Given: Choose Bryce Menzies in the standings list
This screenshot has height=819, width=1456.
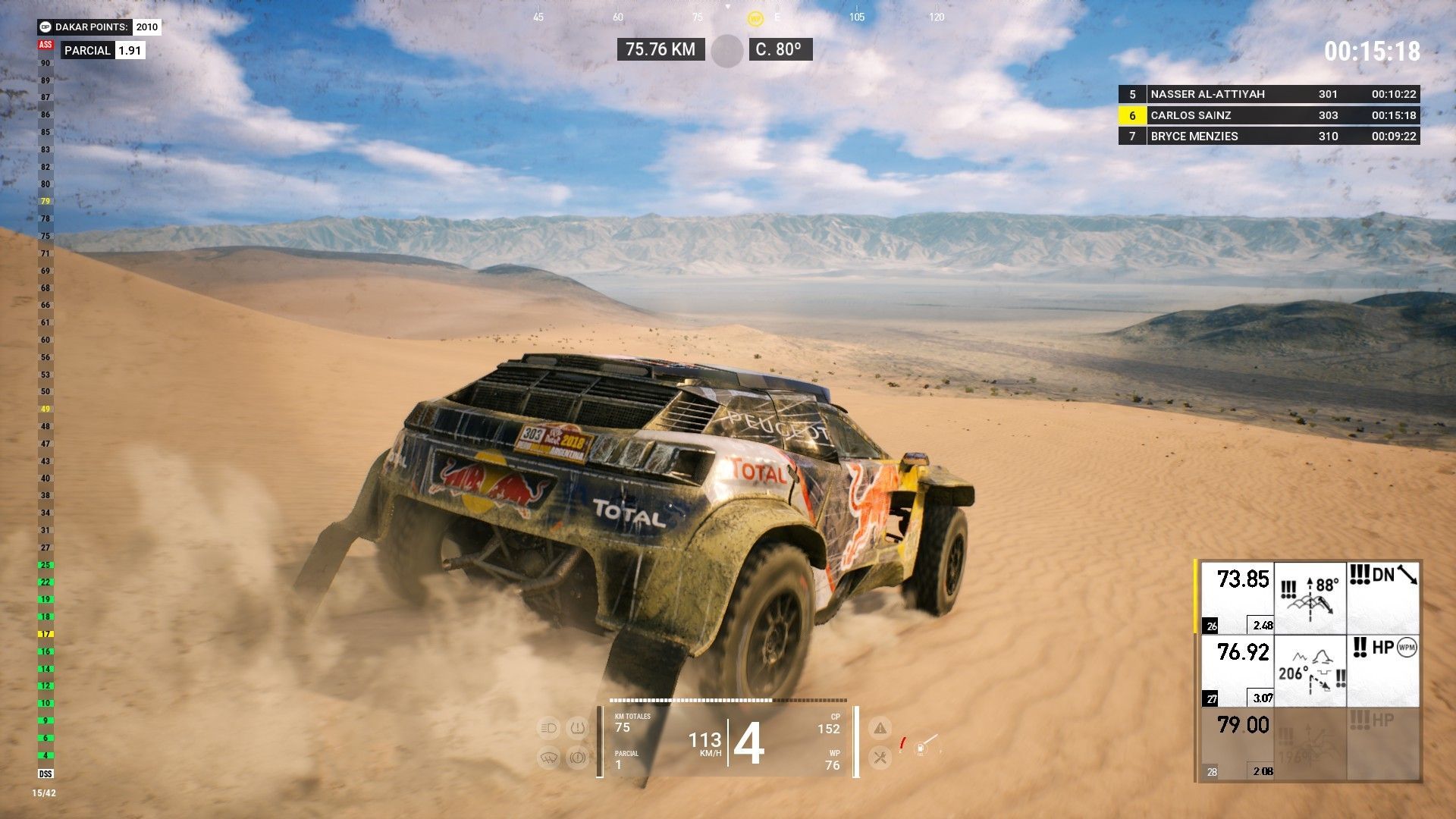Looking at the screenshot, I should tap(1269, 136).
